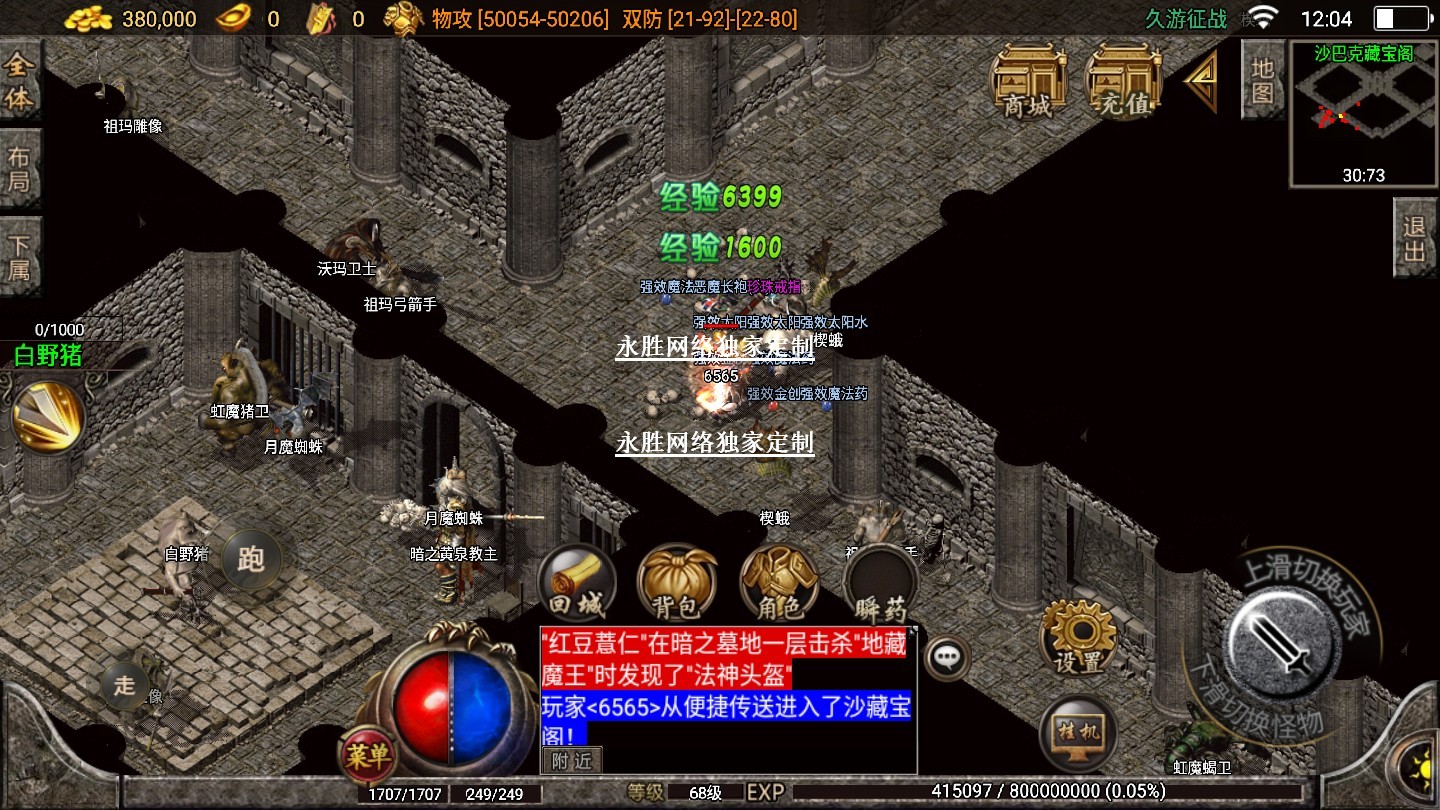
Task: Select the 全体 tab
Action: pos(19,82)
